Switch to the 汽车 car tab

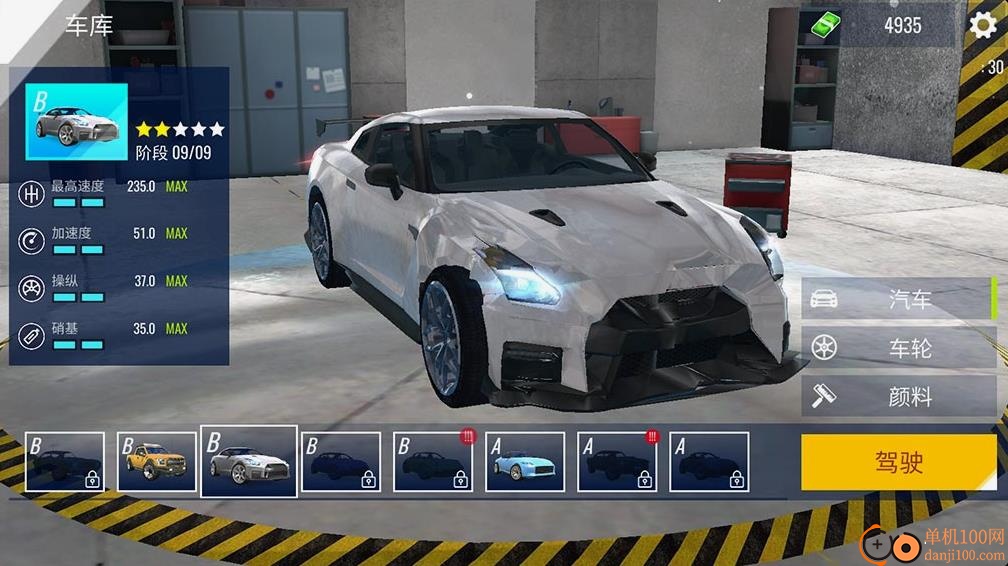pyautogui.click(x=898, y=299)
